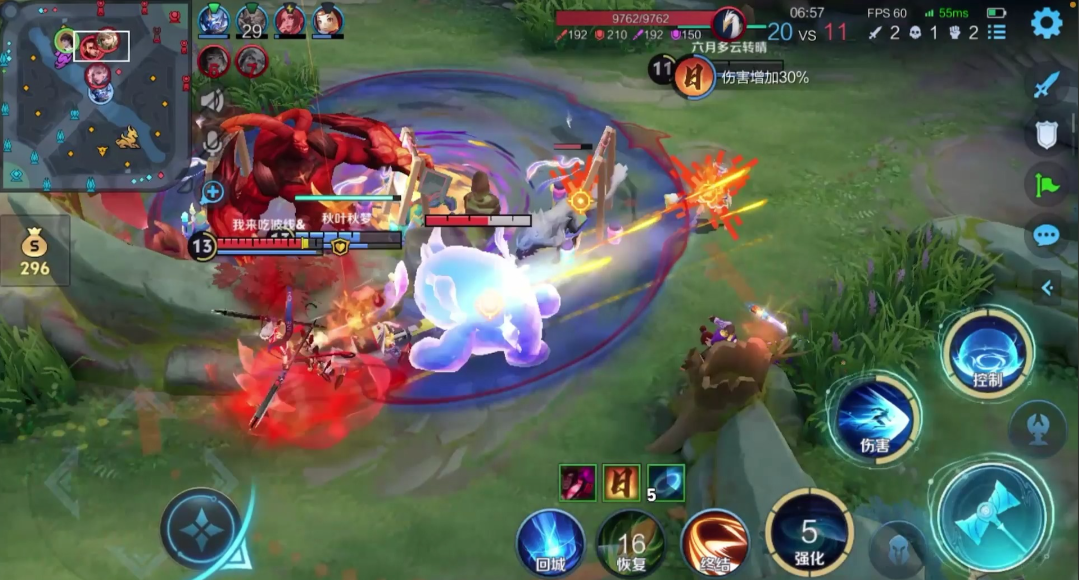Tap the minimap
Screen dimensions: 1079x580
95,96
